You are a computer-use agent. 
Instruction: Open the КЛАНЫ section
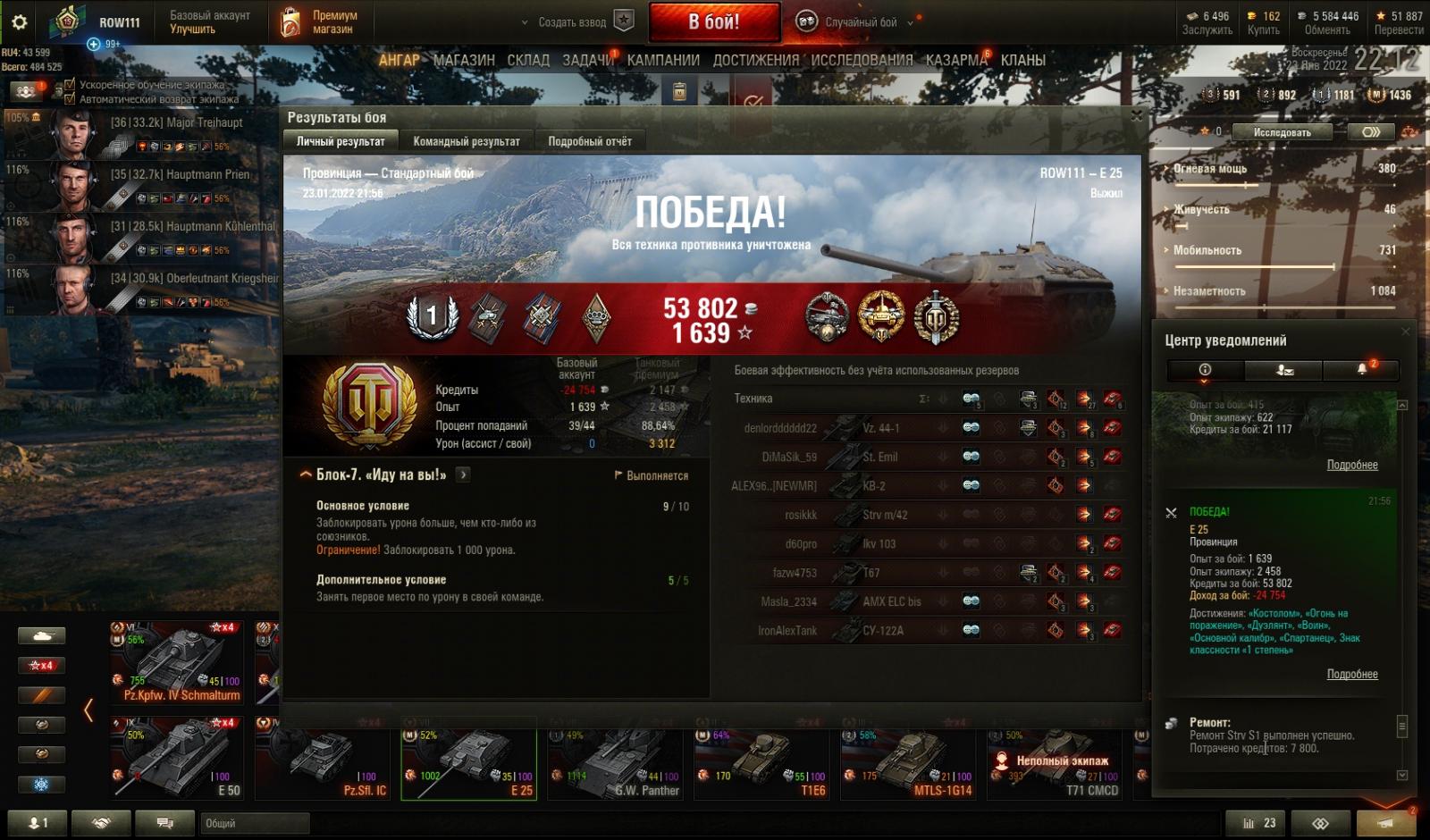1022,60
